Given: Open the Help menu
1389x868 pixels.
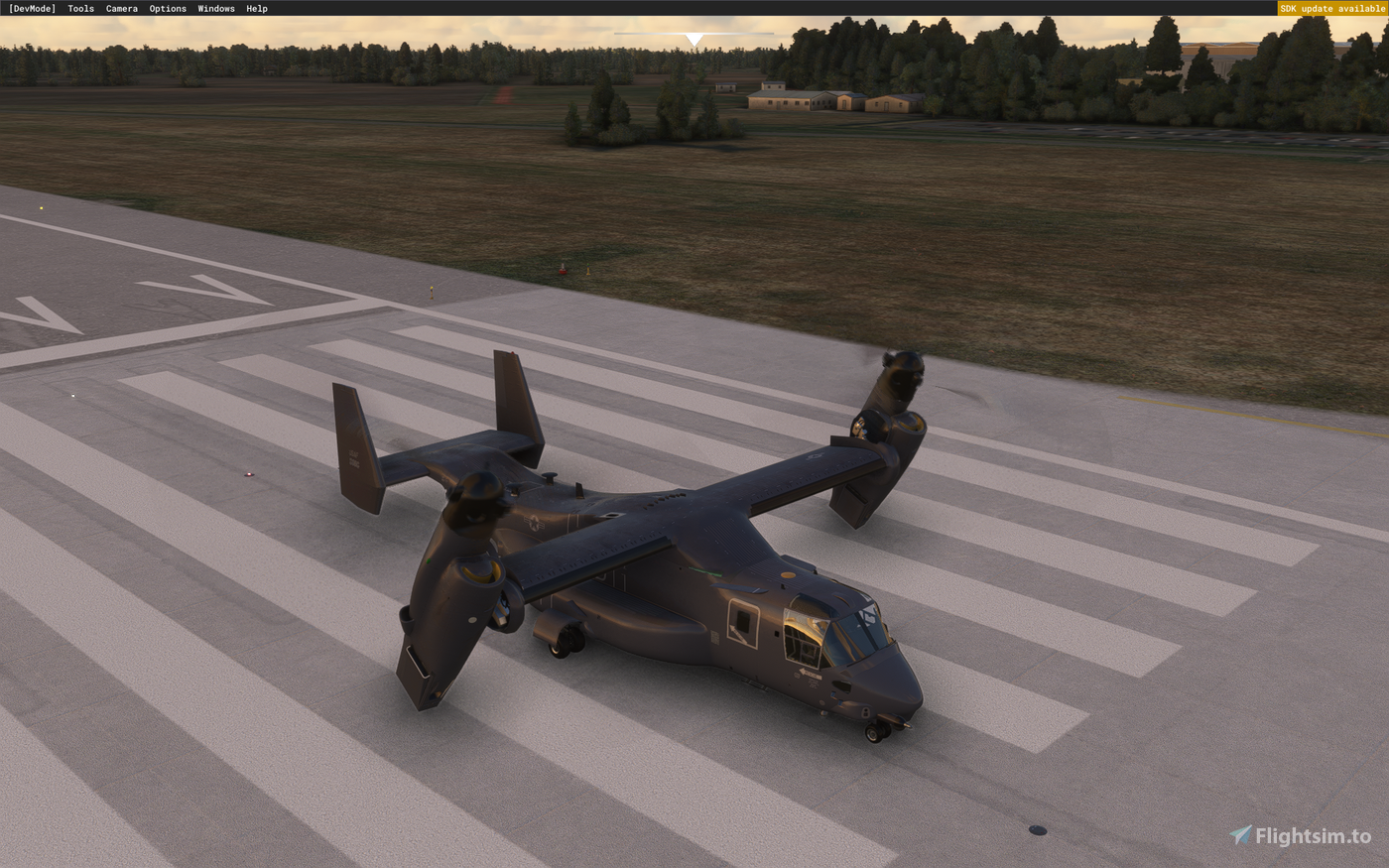Looking at the screenshot, I should click(255, 8).
